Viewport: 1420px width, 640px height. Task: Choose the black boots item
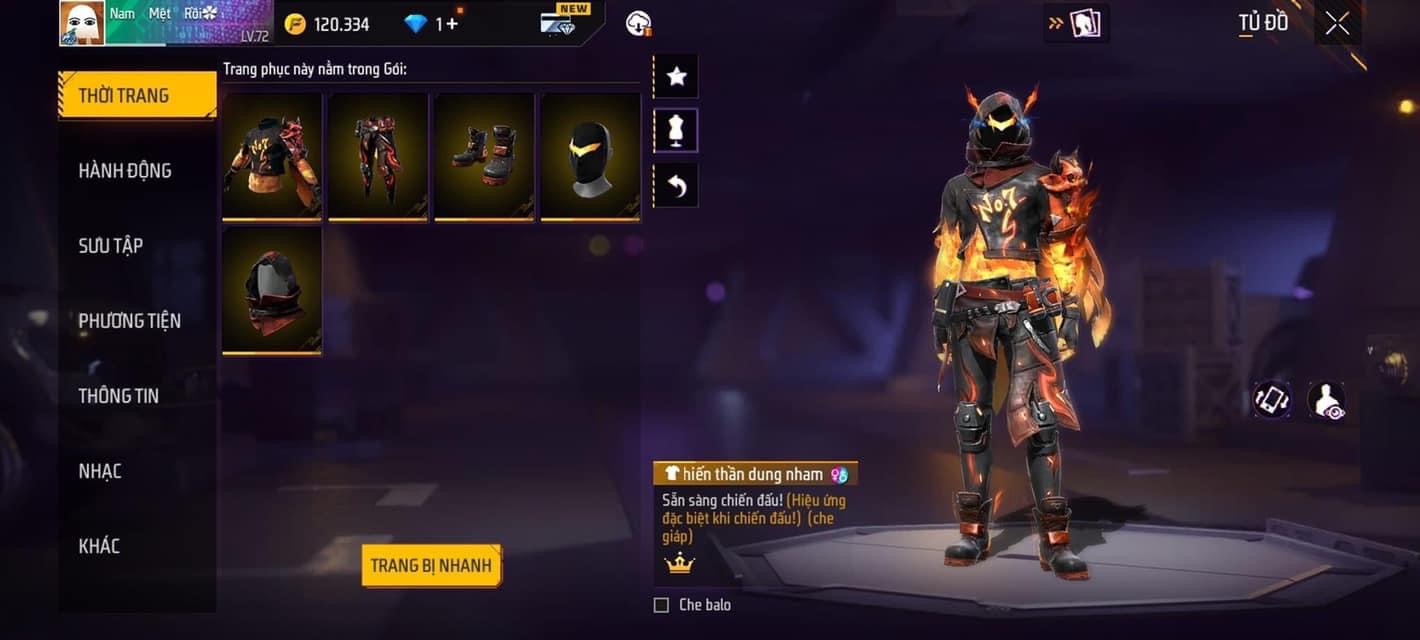click(484, 155)
